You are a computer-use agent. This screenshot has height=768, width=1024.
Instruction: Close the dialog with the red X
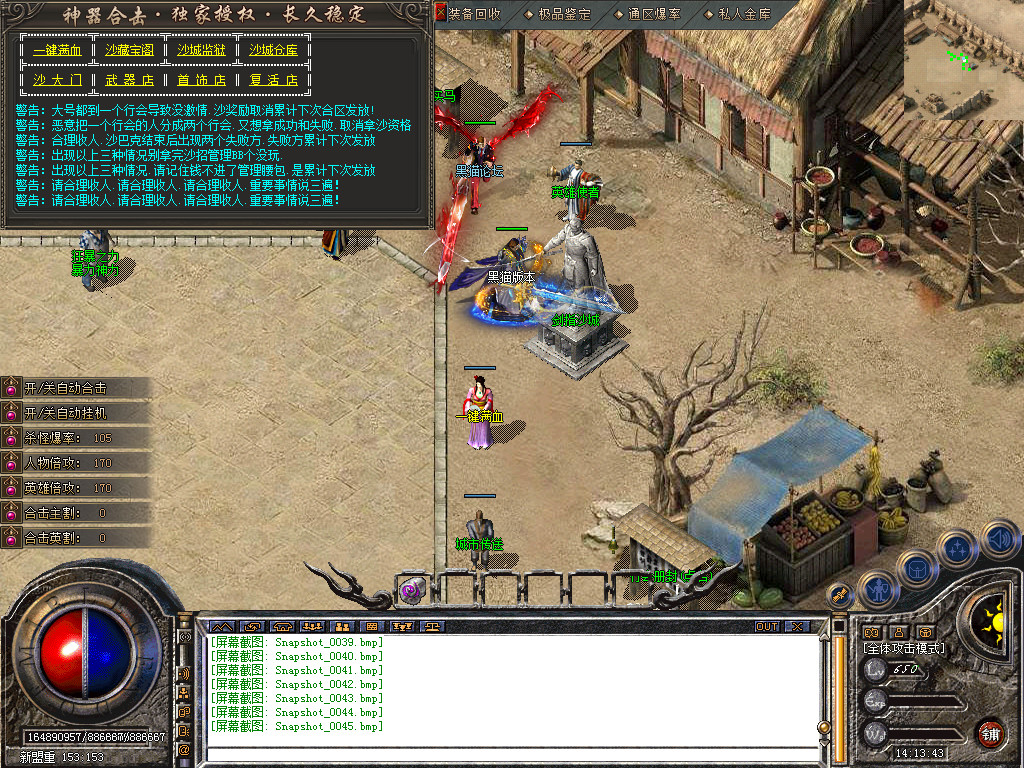[x=440, y=14]
